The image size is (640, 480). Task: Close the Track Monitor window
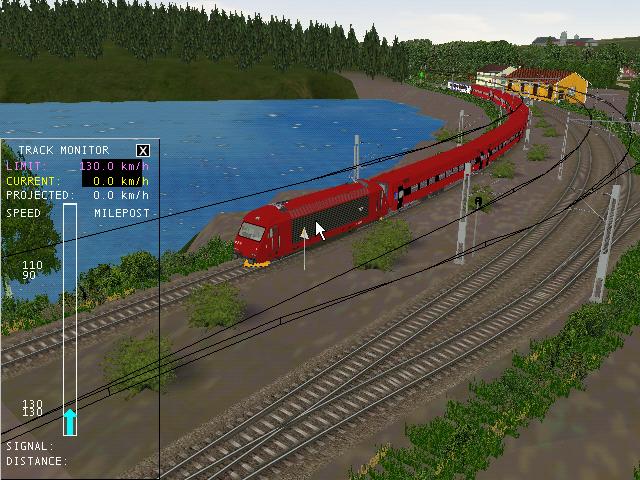(143, 150)
